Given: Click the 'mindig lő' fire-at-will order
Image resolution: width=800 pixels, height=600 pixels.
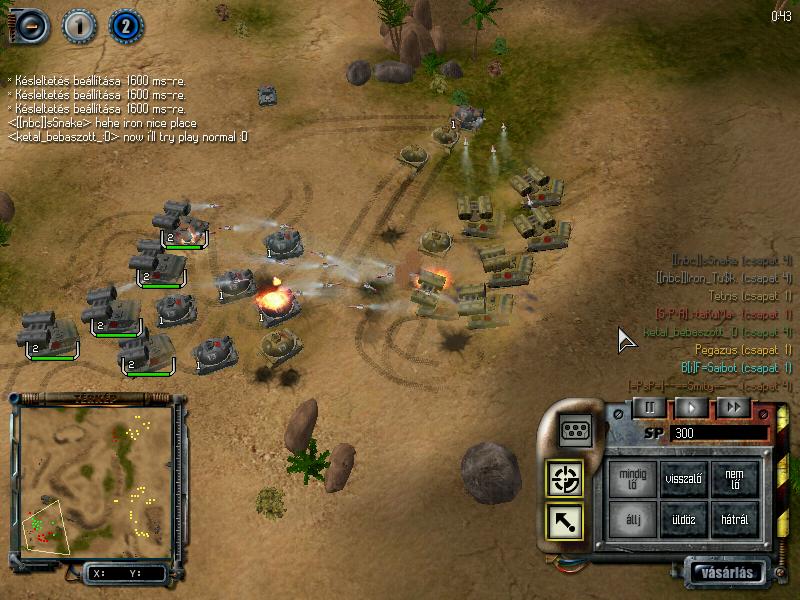Looking at the screenshot, I should [633, 478].
